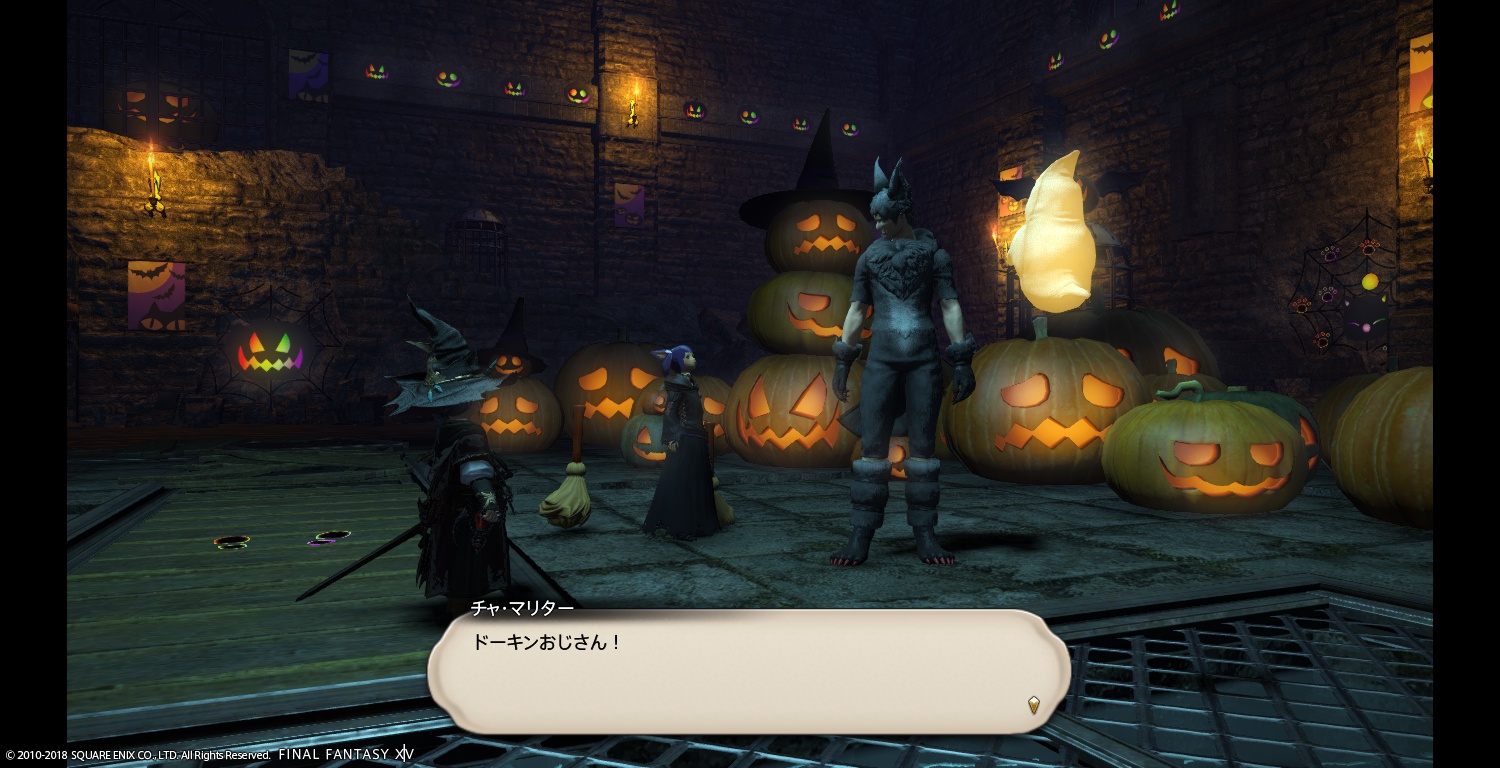Continue the ドーキンおじさん dialogue text box
Screen dimensions: 1500x768
[x=748, y=670]
